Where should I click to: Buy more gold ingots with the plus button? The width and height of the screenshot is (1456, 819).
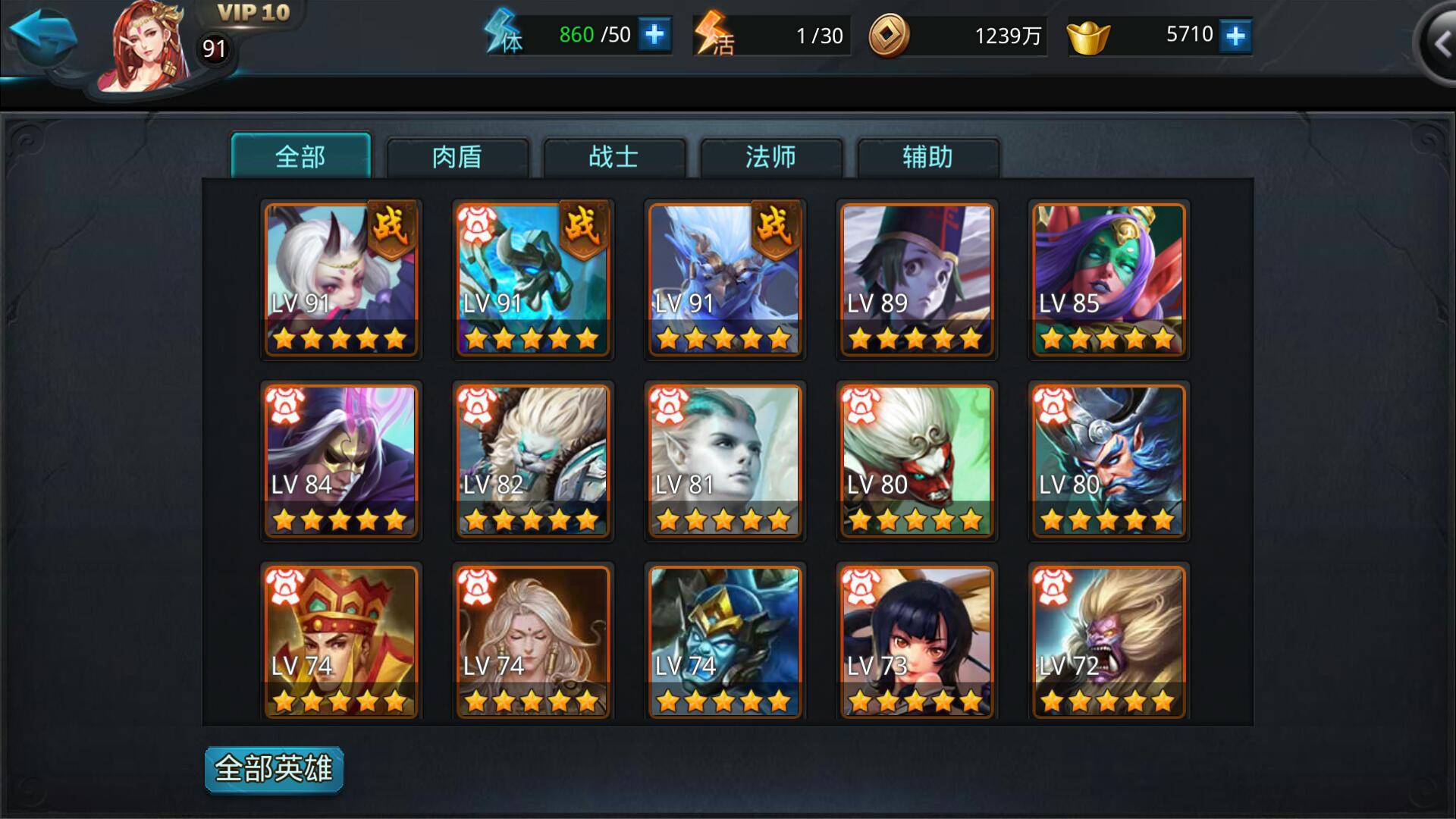(x=1235, y=36)
